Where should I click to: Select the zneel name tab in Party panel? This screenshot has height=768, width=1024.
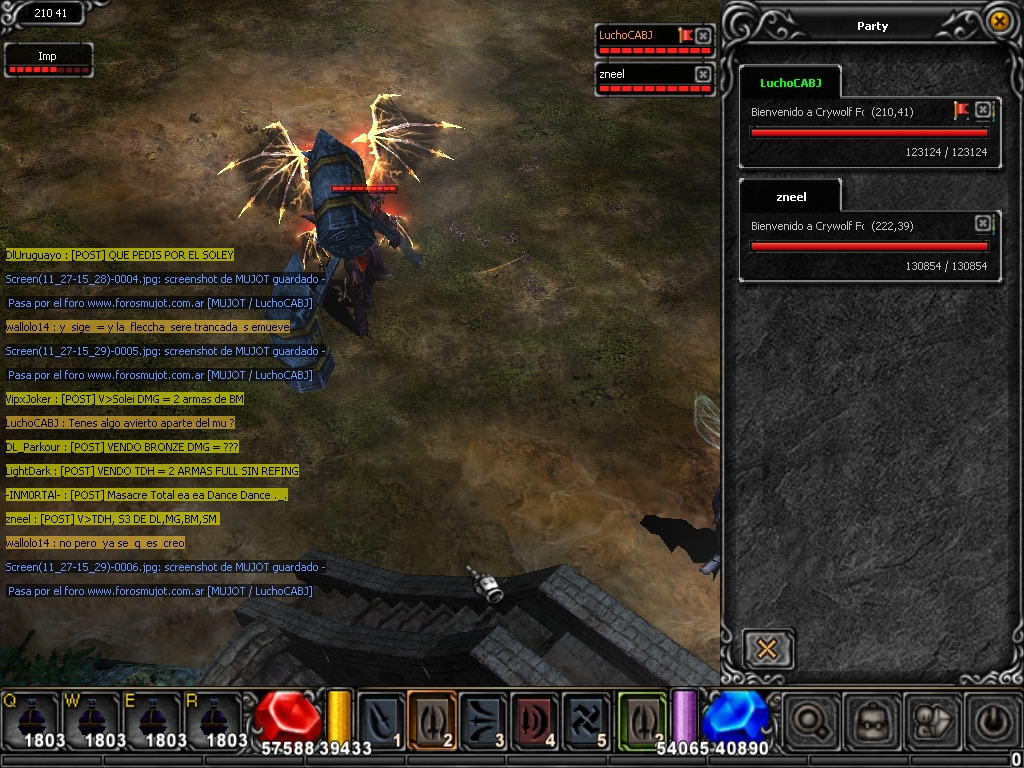tap(790, 197)
